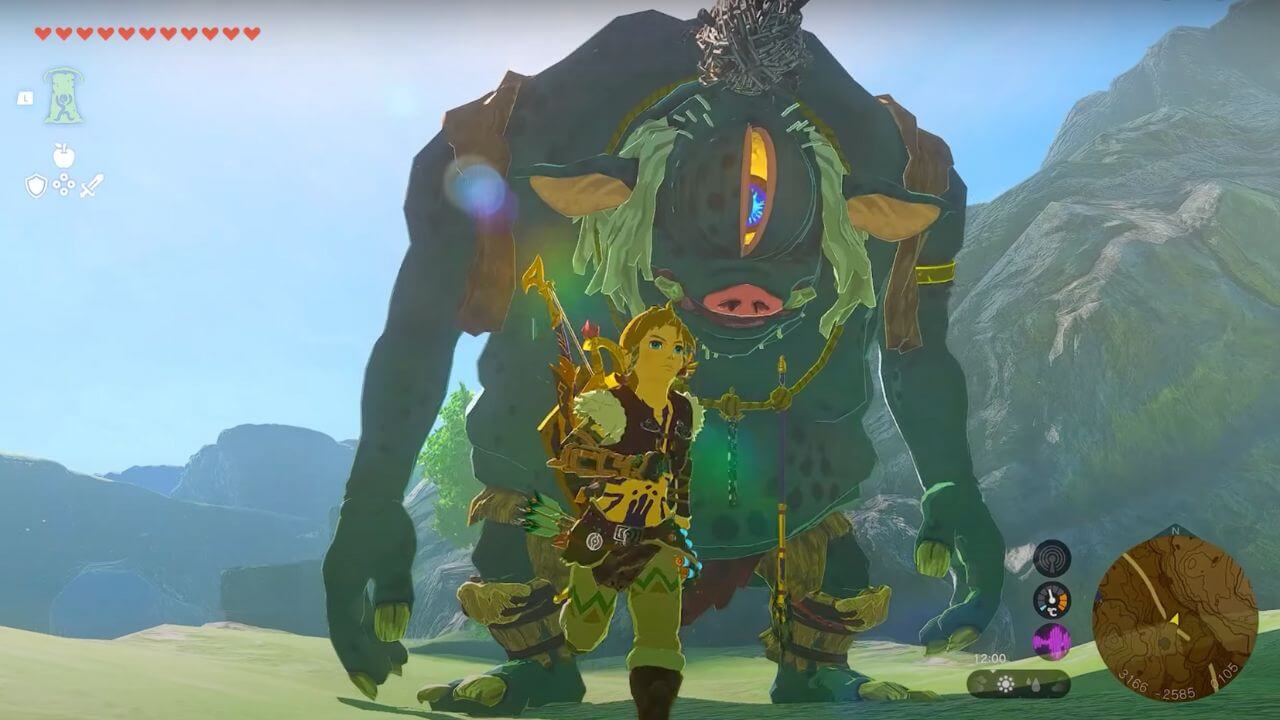Click the yellow player arrow on minimap
This screenshot has height=720, width=1280.
[1175, 619]
